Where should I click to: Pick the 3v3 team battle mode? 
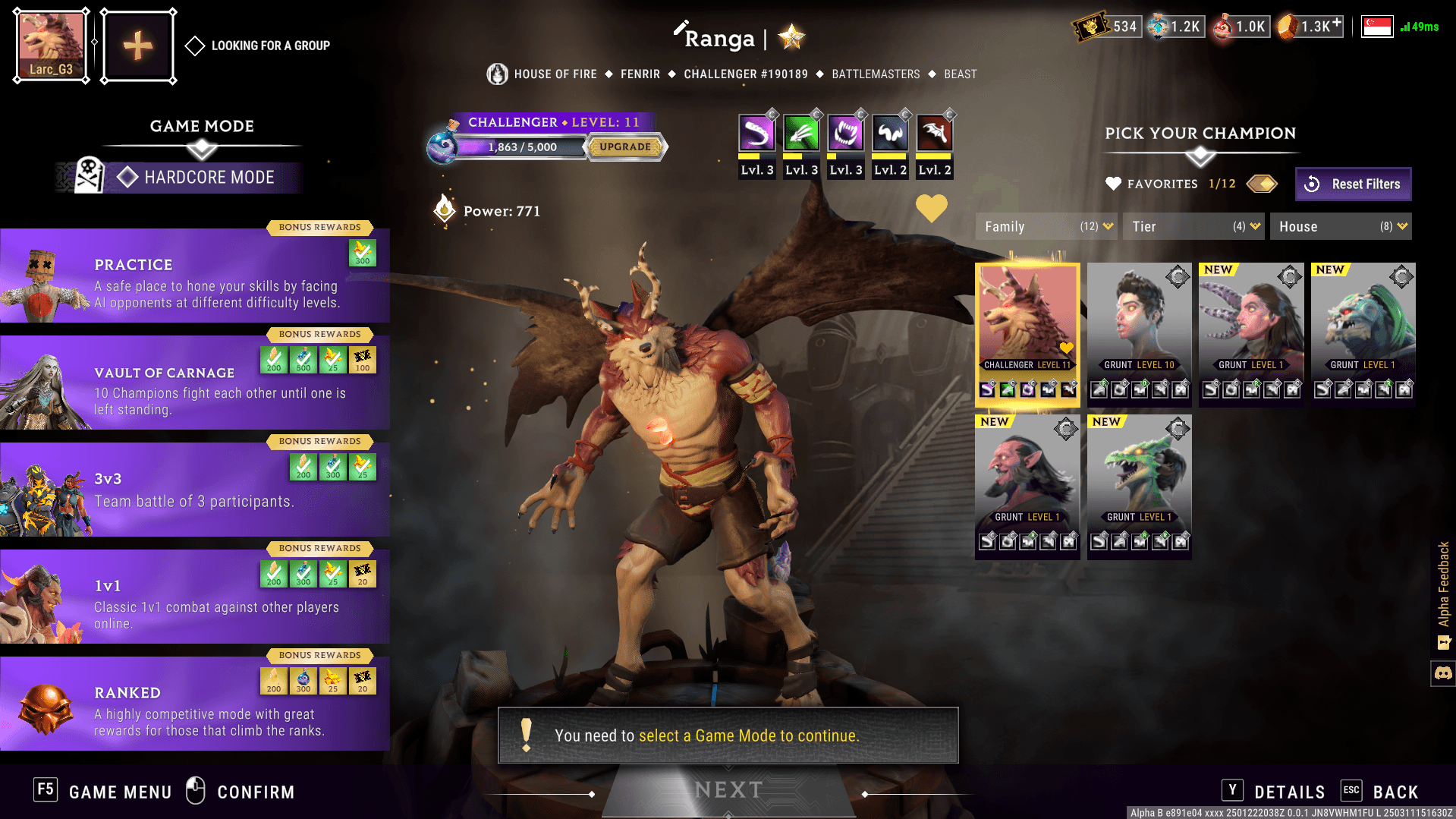click(195, 490)
